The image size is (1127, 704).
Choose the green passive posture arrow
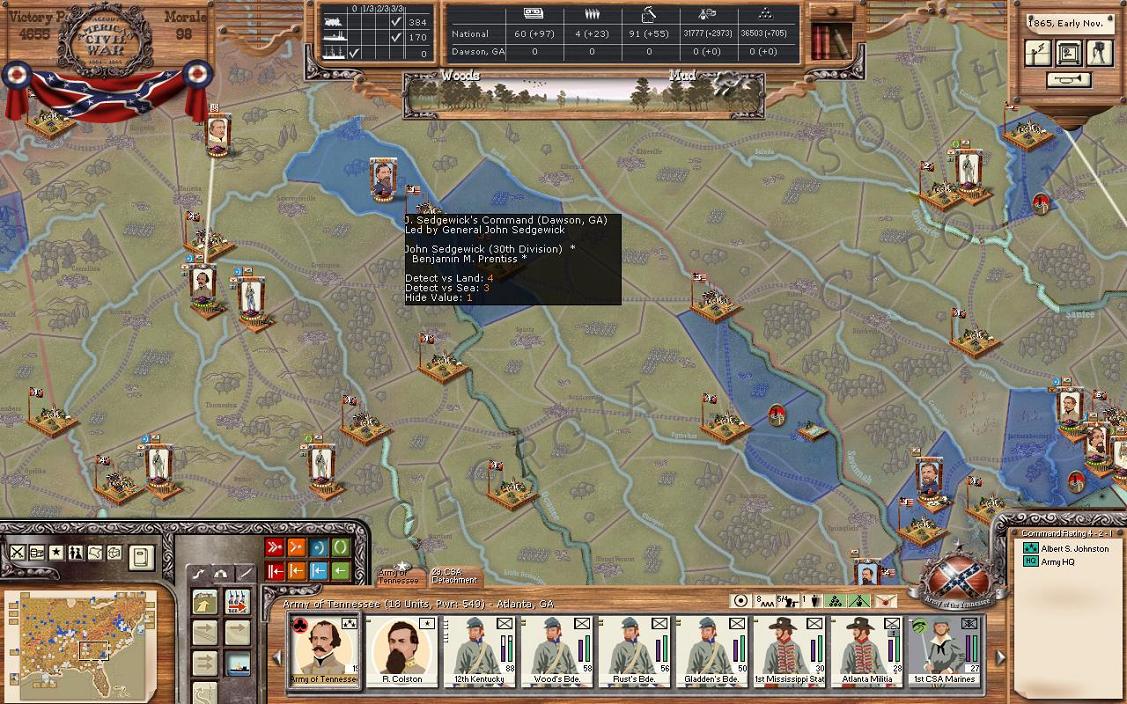[341, 571]
